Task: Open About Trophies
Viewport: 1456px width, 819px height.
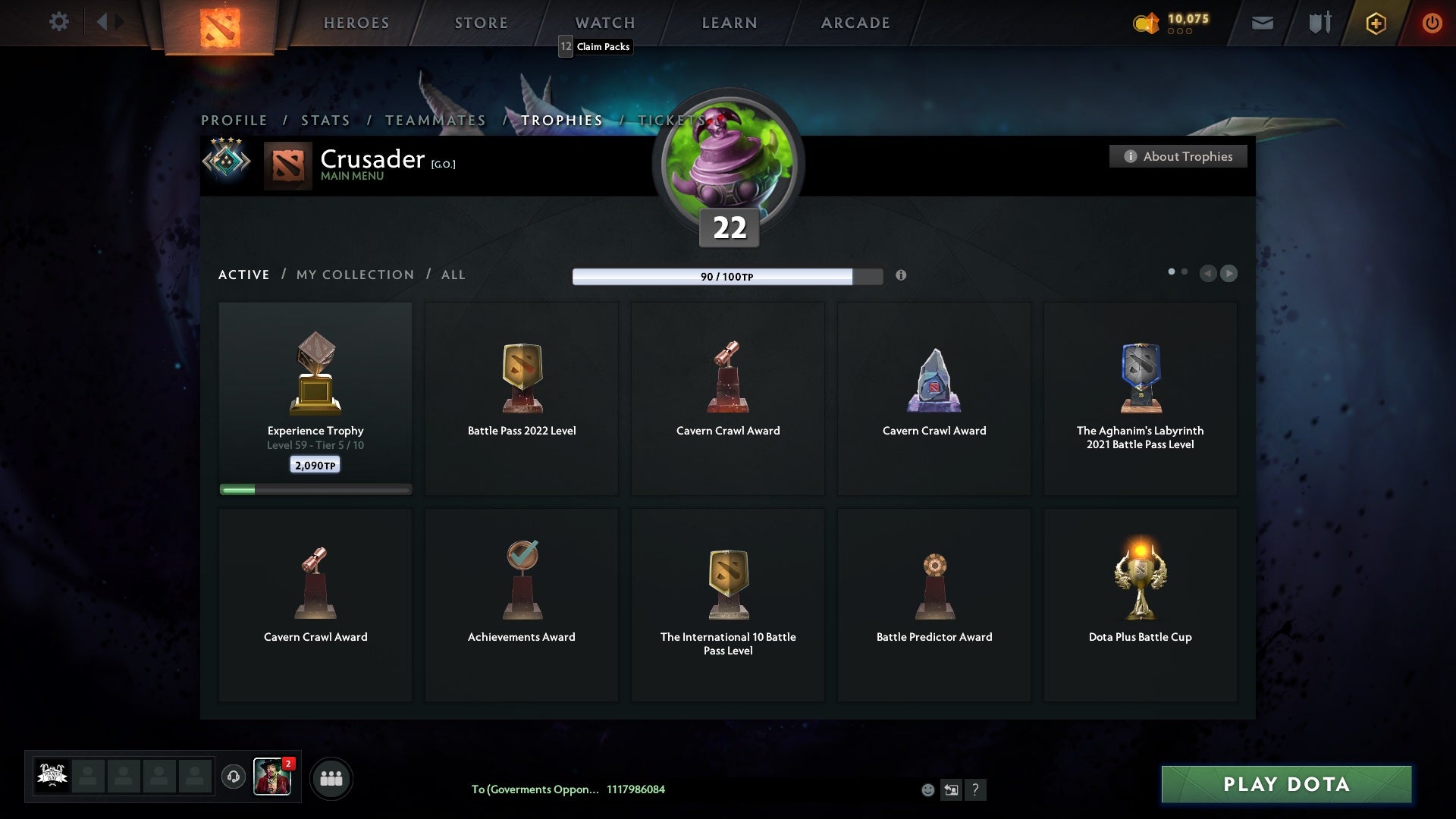Action: point(1178,156)
